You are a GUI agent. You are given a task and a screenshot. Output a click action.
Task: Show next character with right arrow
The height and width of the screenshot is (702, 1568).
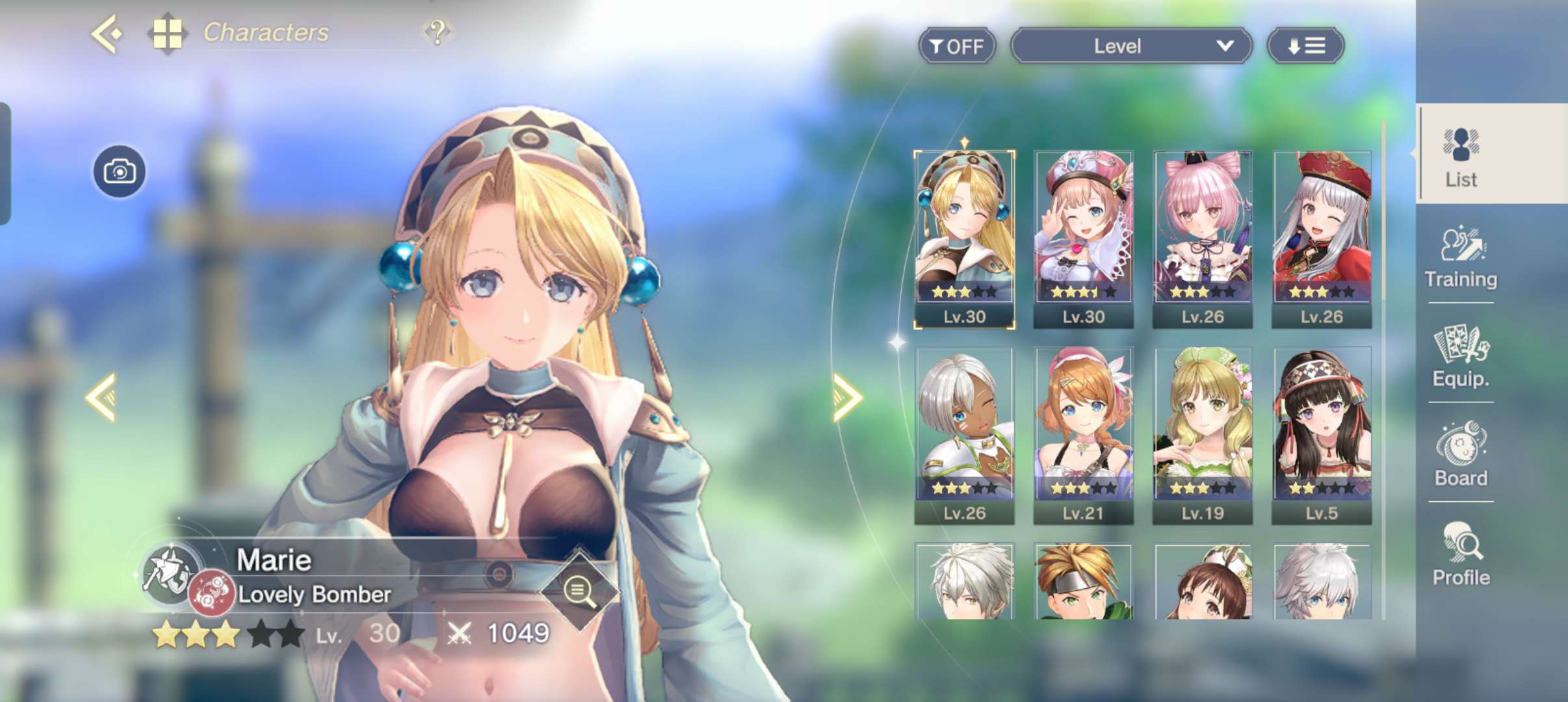[x=847, y=397]
